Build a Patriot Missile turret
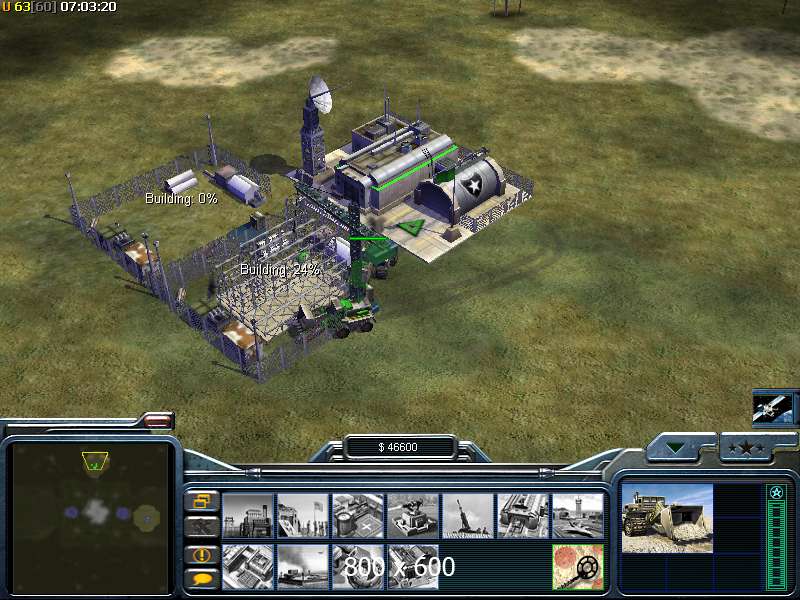Viewport: 800px width, 600px height. [x=412, y=516]
